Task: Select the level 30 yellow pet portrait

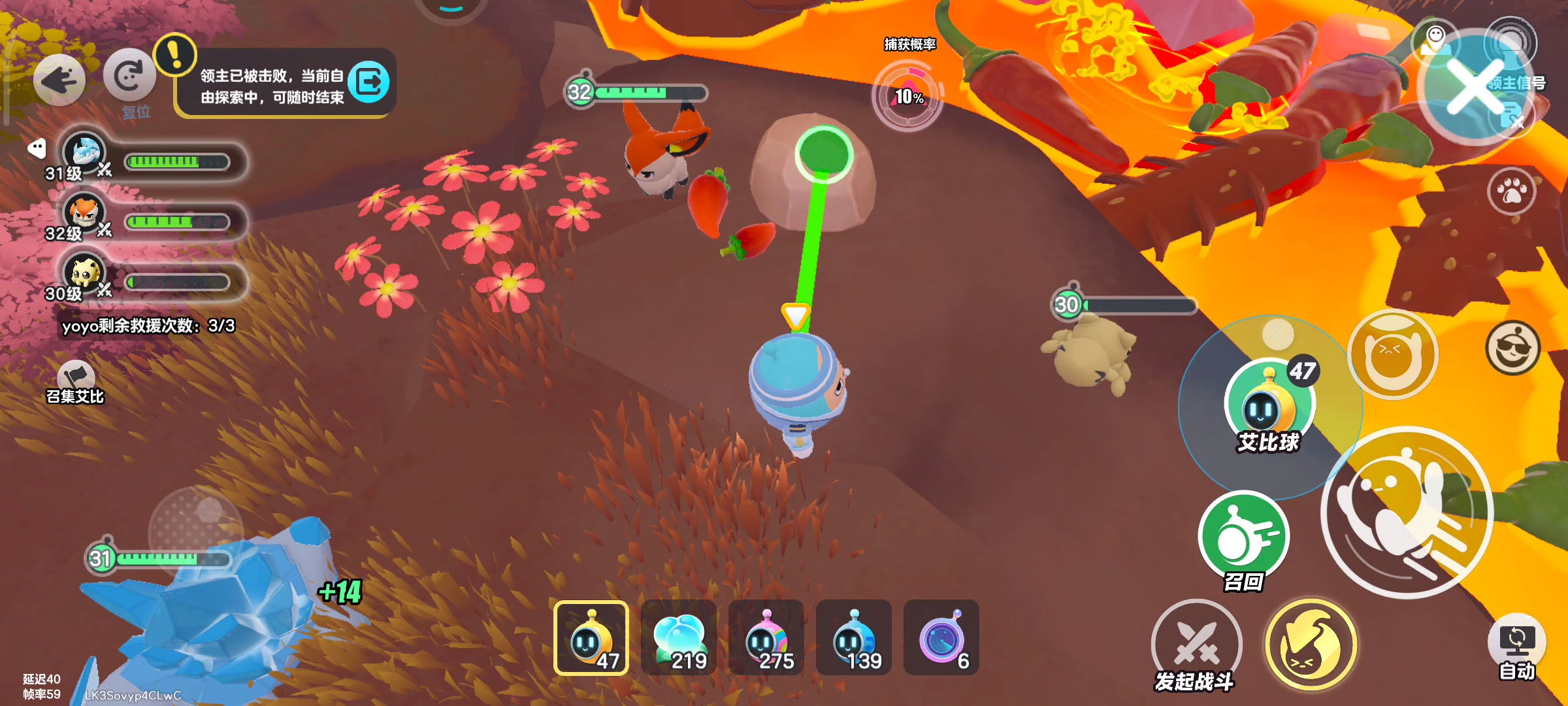Action: click(85, 273)
